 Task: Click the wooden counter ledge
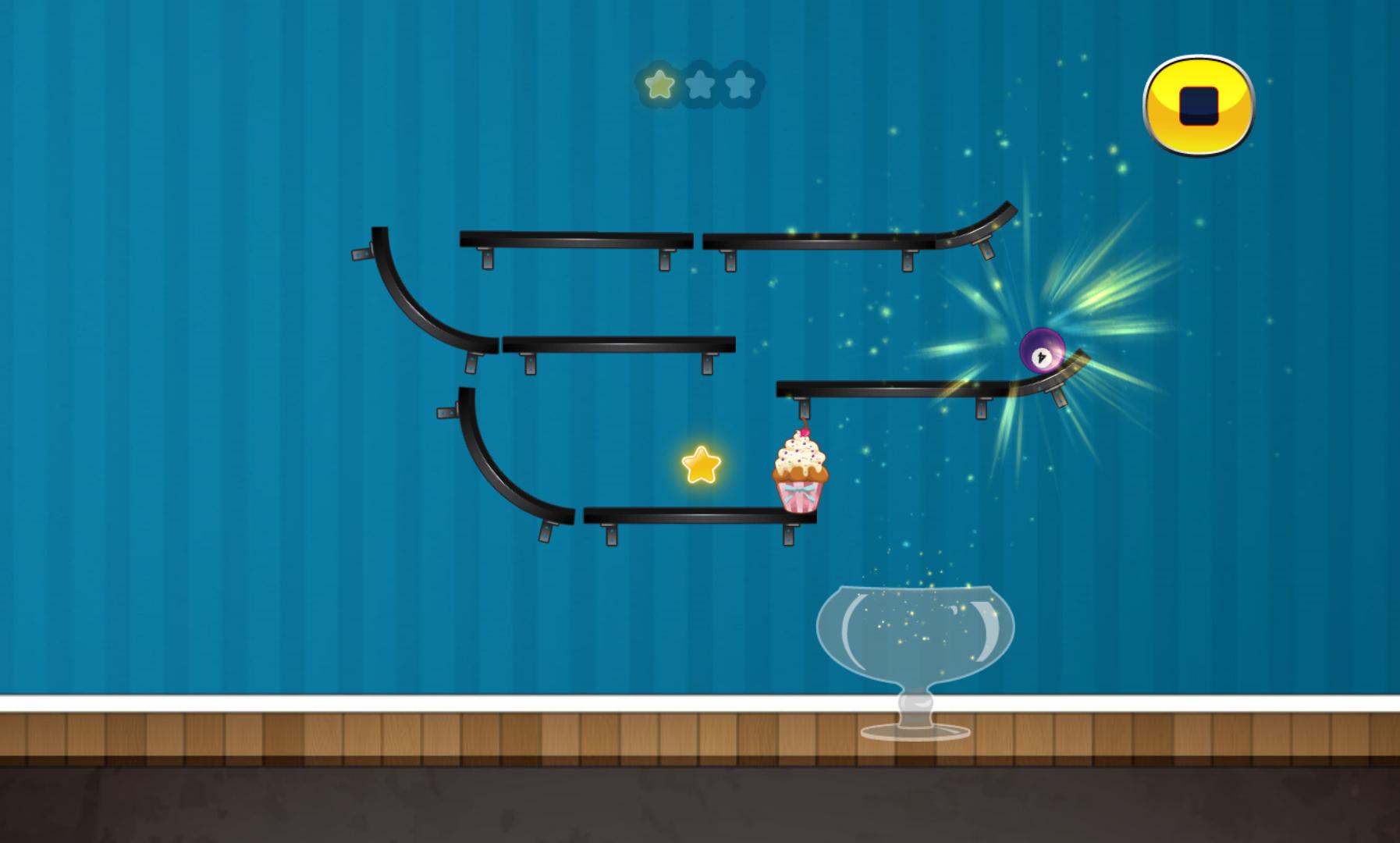[390, 734]
